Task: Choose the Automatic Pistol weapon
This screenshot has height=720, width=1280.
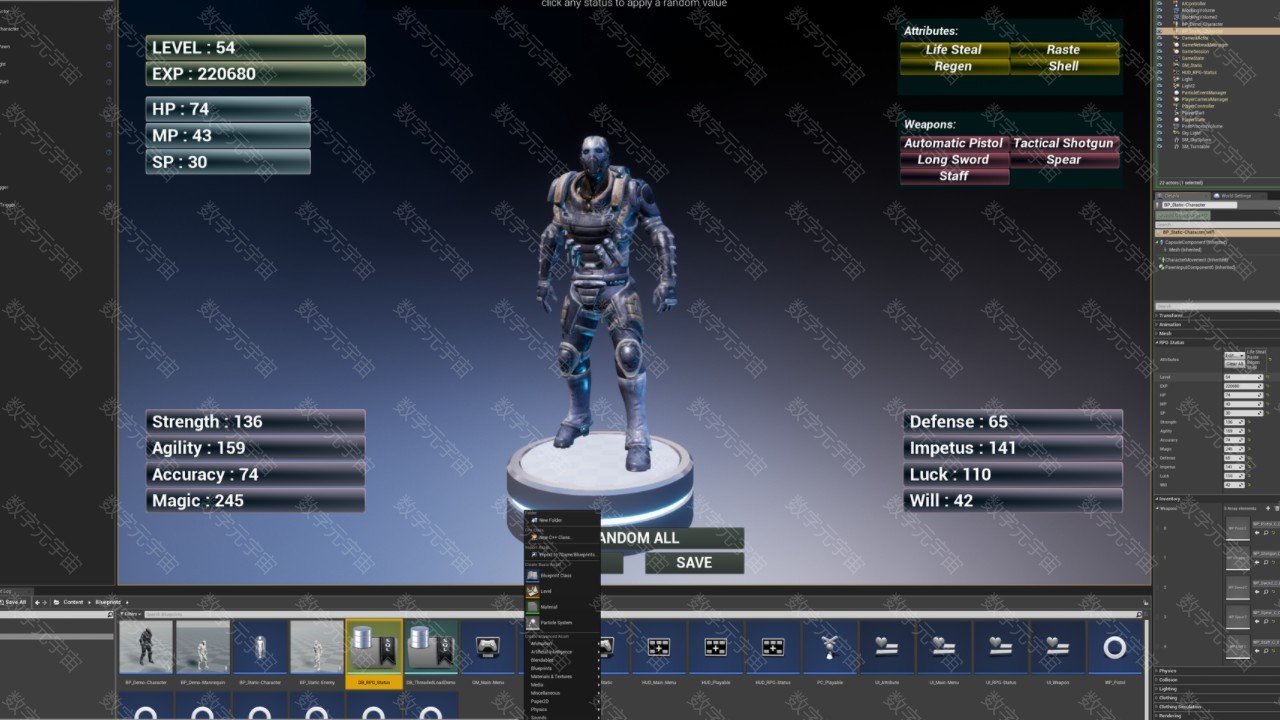Action: point(954,143)
